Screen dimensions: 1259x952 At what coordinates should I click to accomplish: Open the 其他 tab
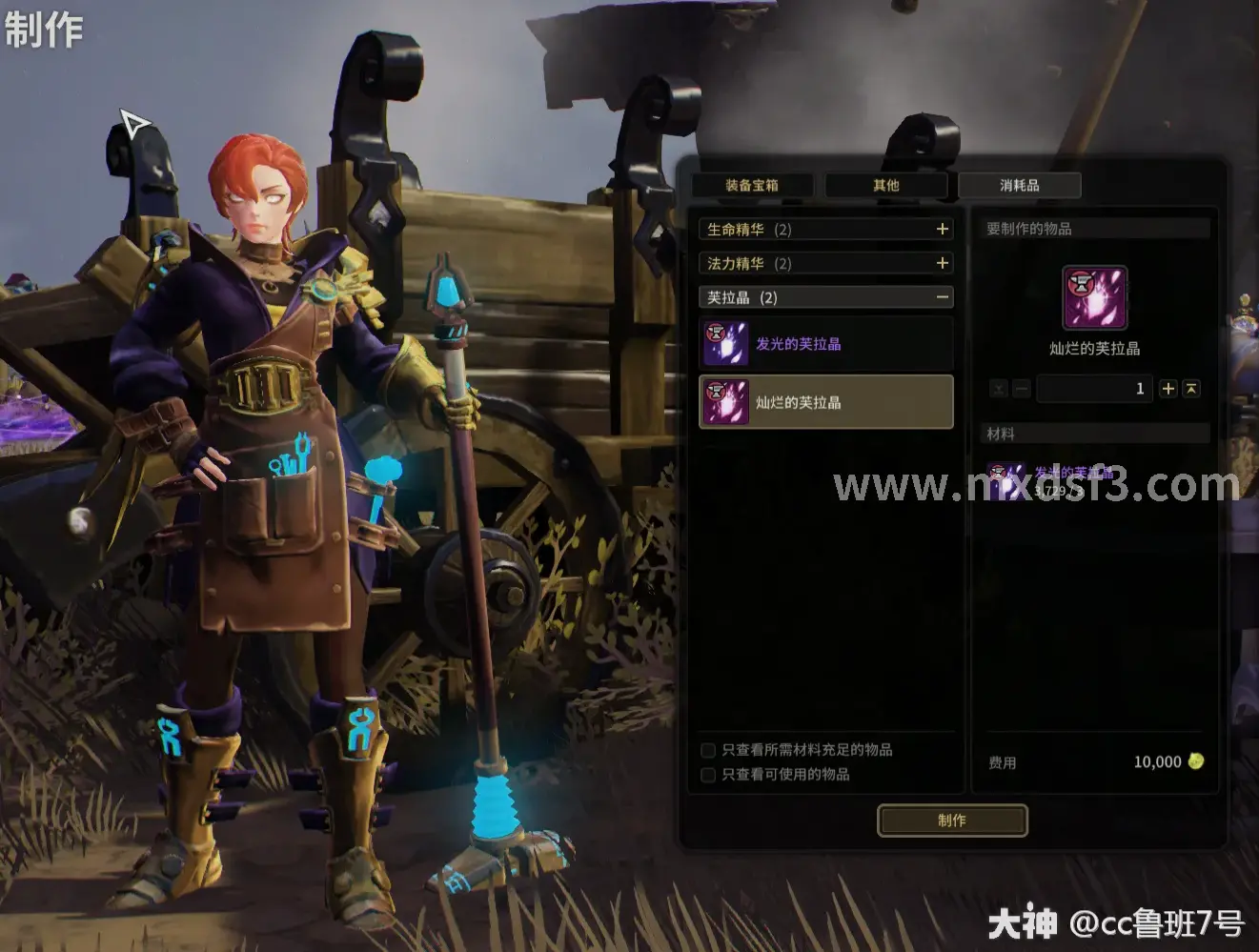[x=885, y=185]
